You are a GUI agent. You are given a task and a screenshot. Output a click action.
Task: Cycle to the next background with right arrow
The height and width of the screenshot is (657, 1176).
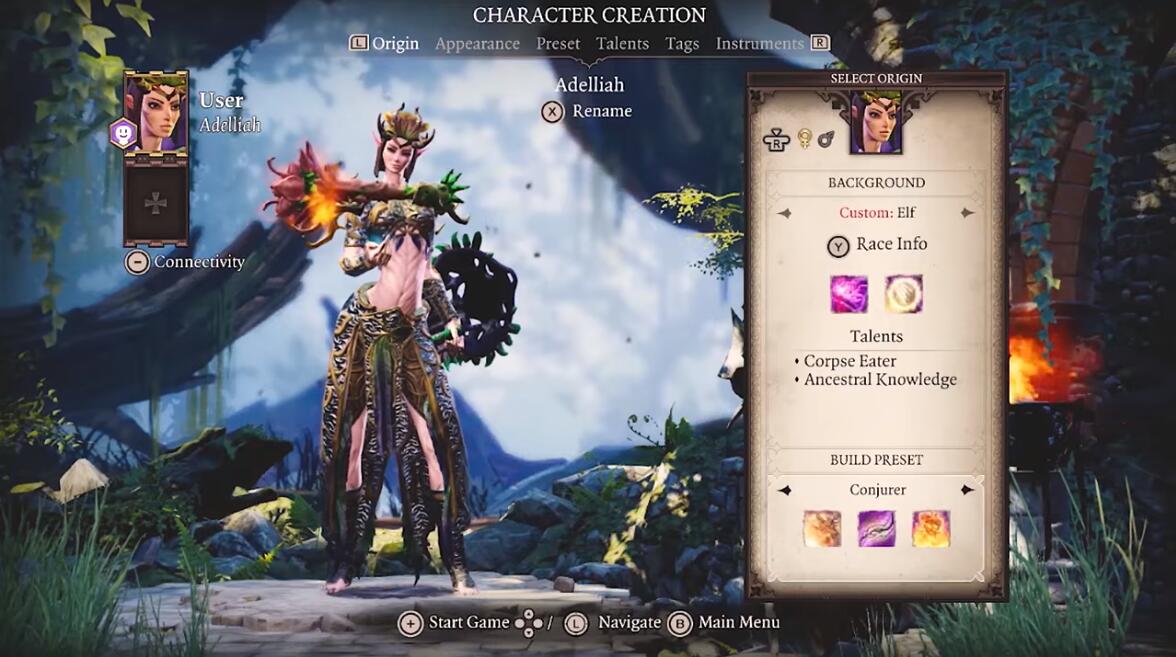(x=966, y=213)
